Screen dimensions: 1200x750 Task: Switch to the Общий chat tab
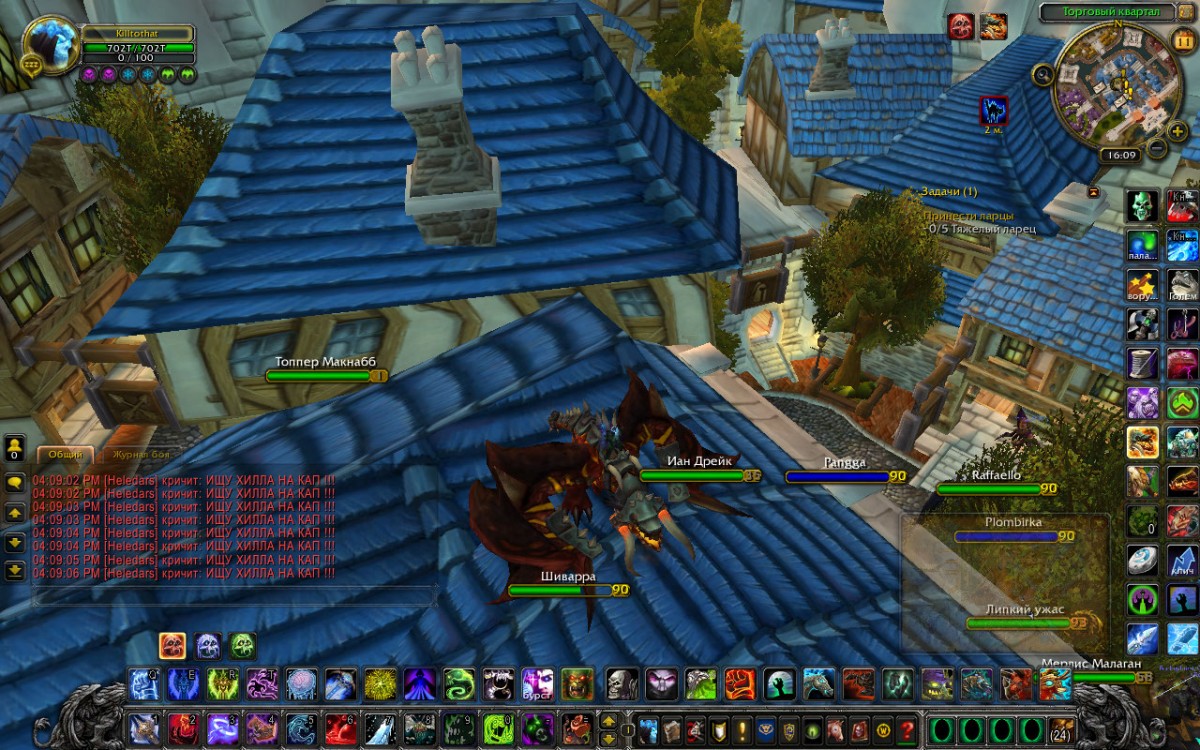pyautogui.click(x=65, y=454)
